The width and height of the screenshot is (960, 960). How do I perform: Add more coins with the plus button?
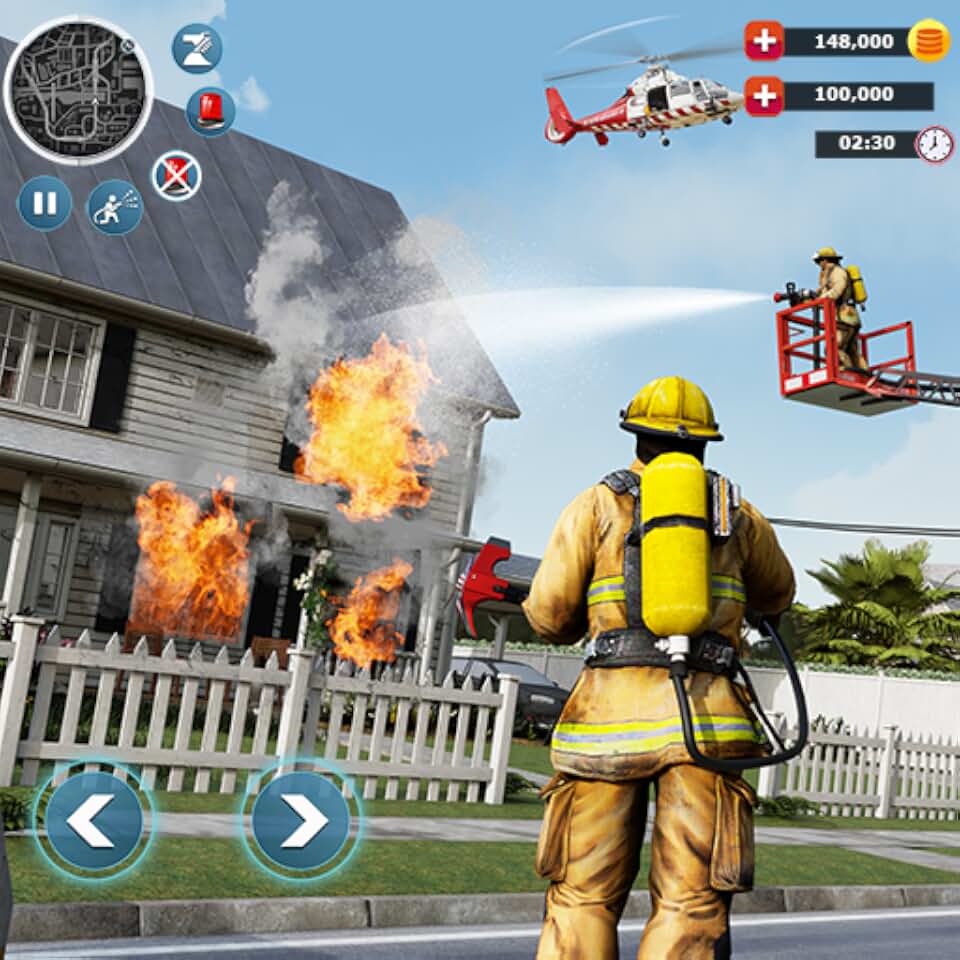coord(764,42)
